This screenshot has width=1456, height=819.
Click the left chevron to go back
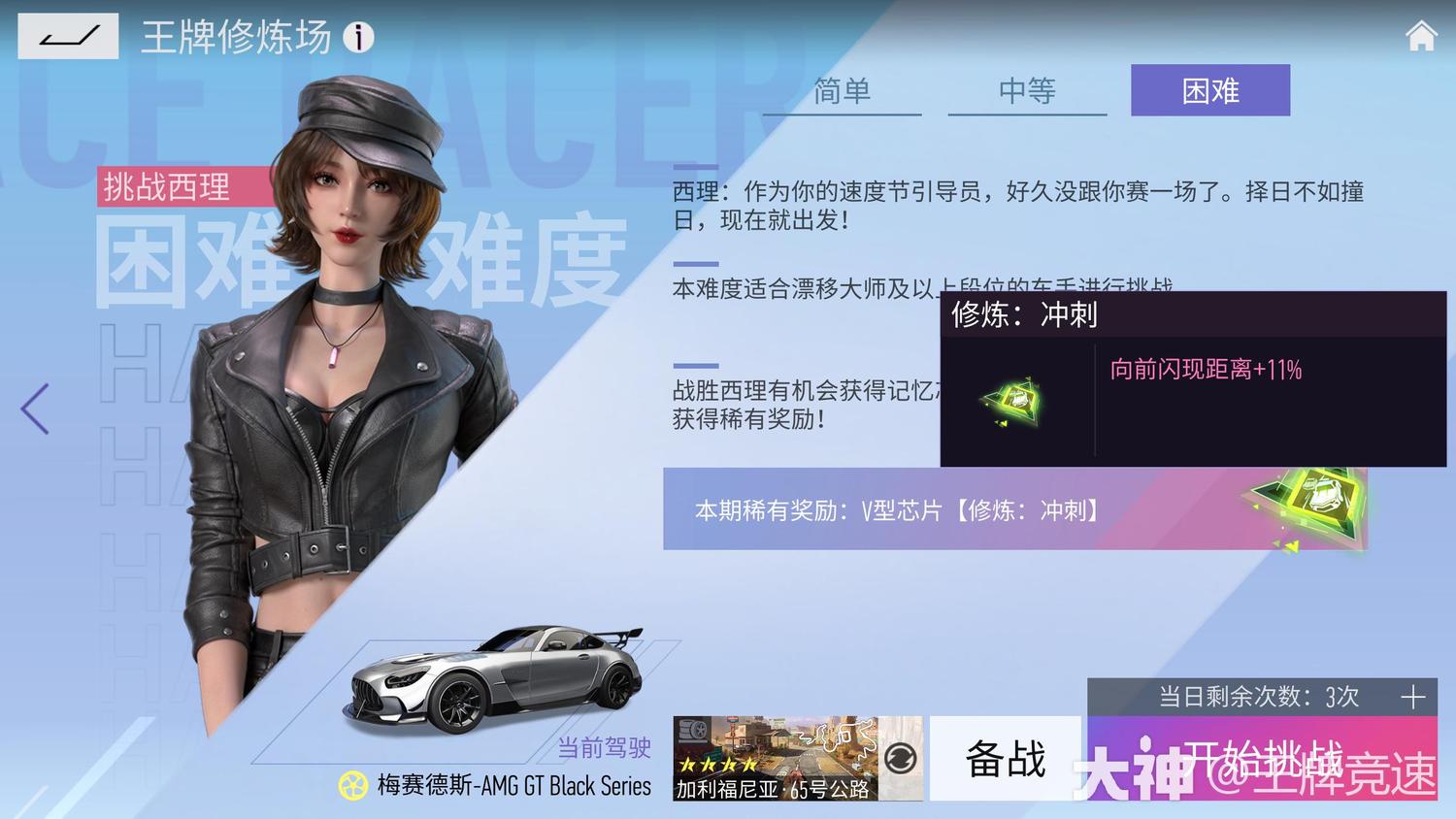(x=32, y=409)
